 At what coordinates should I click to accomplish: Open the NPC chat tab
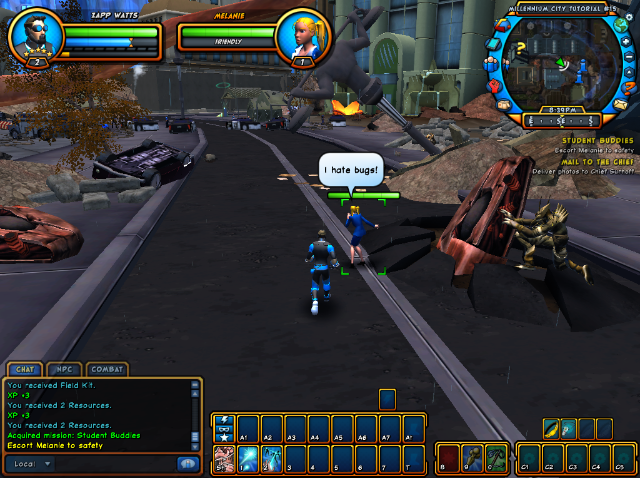tap(63, 369)
